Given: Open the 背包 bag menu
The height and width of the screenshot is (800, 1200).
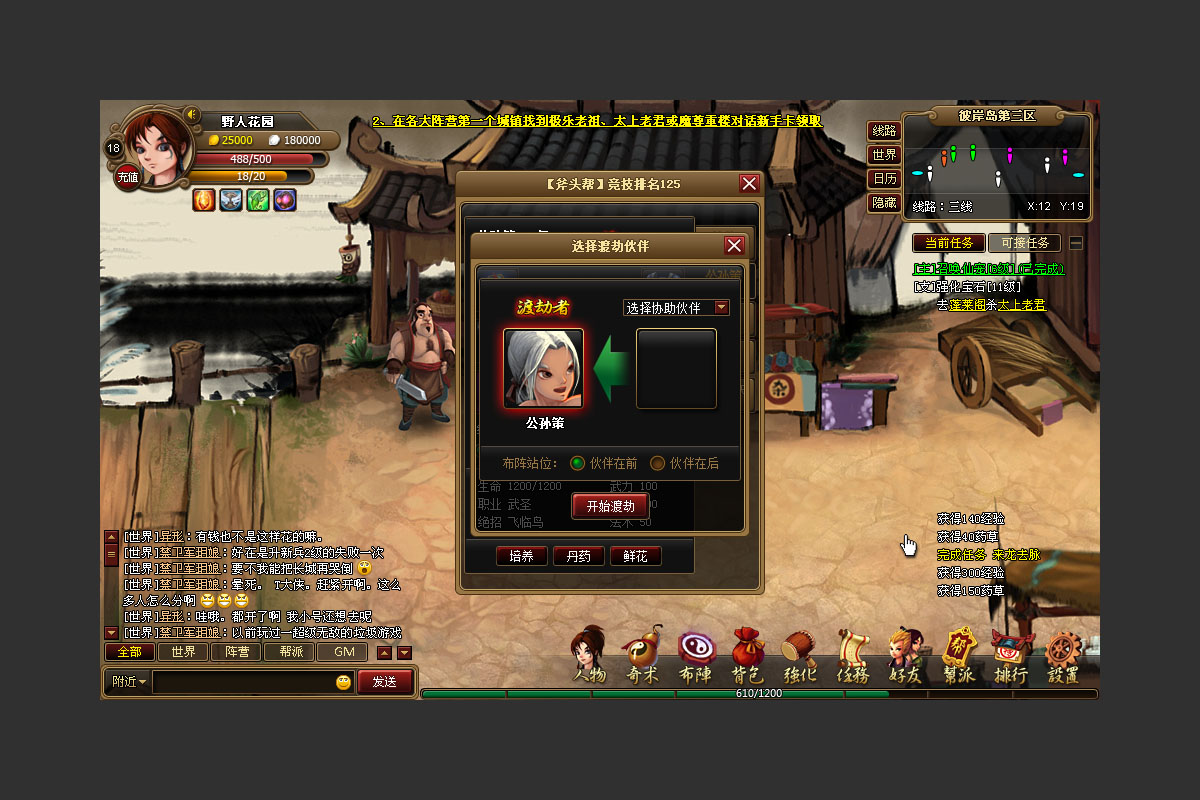Looking at the screenshot, I should click(x=747, y=659).
